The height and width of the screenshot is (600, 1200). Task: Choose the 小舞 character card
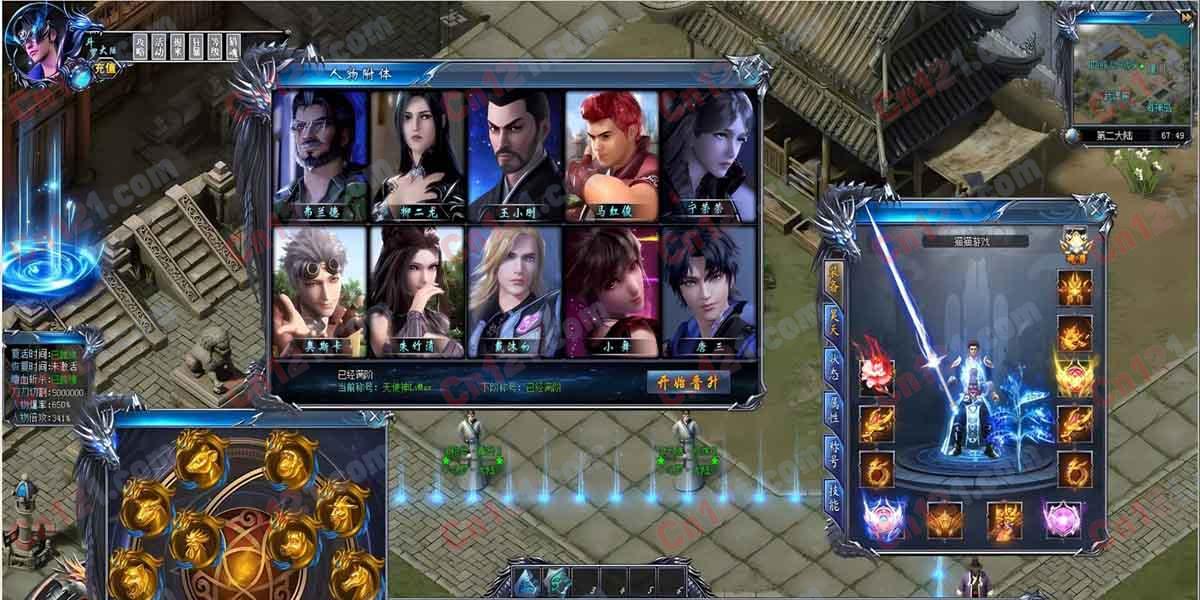612,291
